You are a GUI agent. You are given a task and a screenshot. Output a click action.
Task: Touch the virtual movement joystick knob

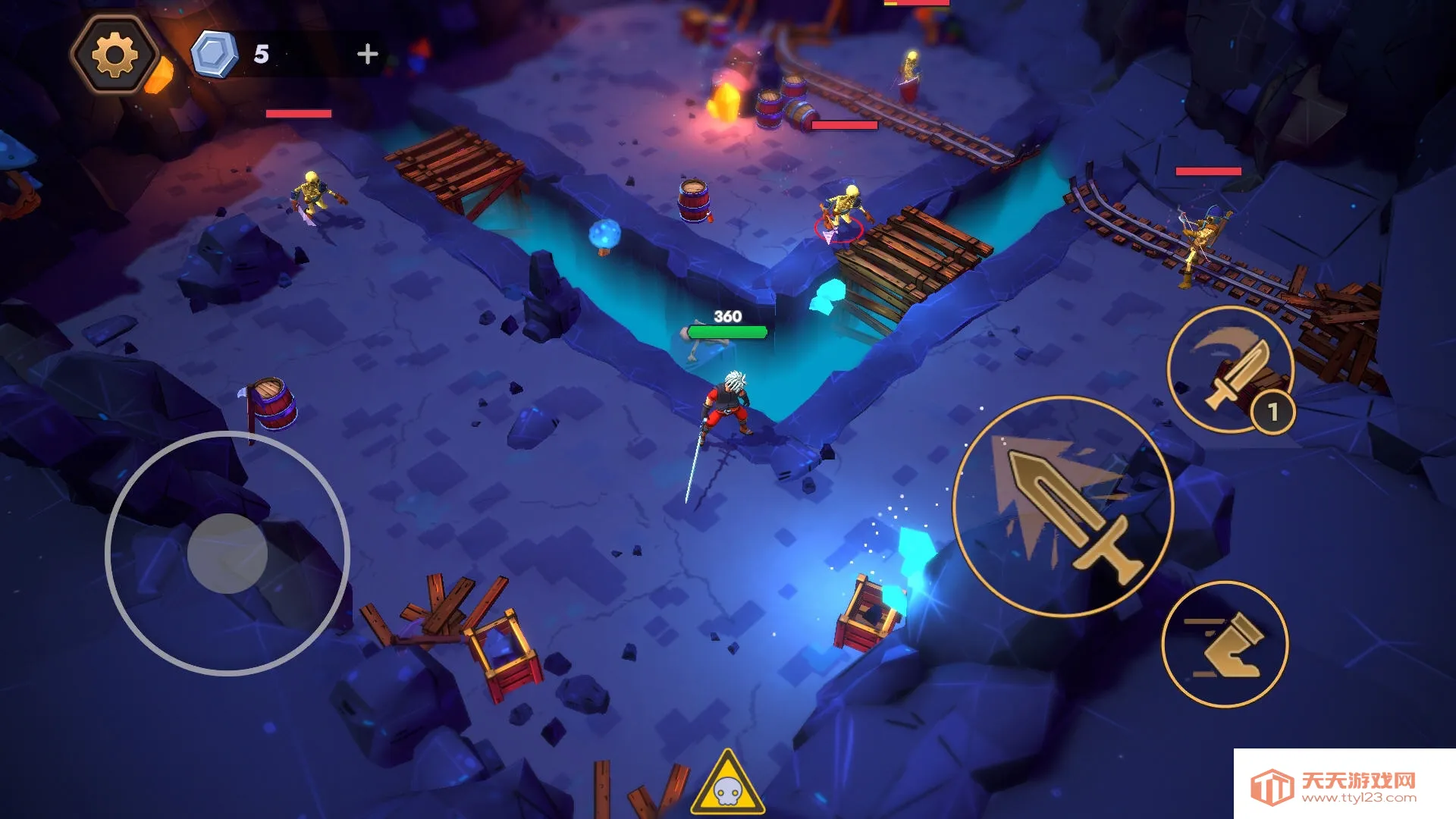tap(227, 553)
